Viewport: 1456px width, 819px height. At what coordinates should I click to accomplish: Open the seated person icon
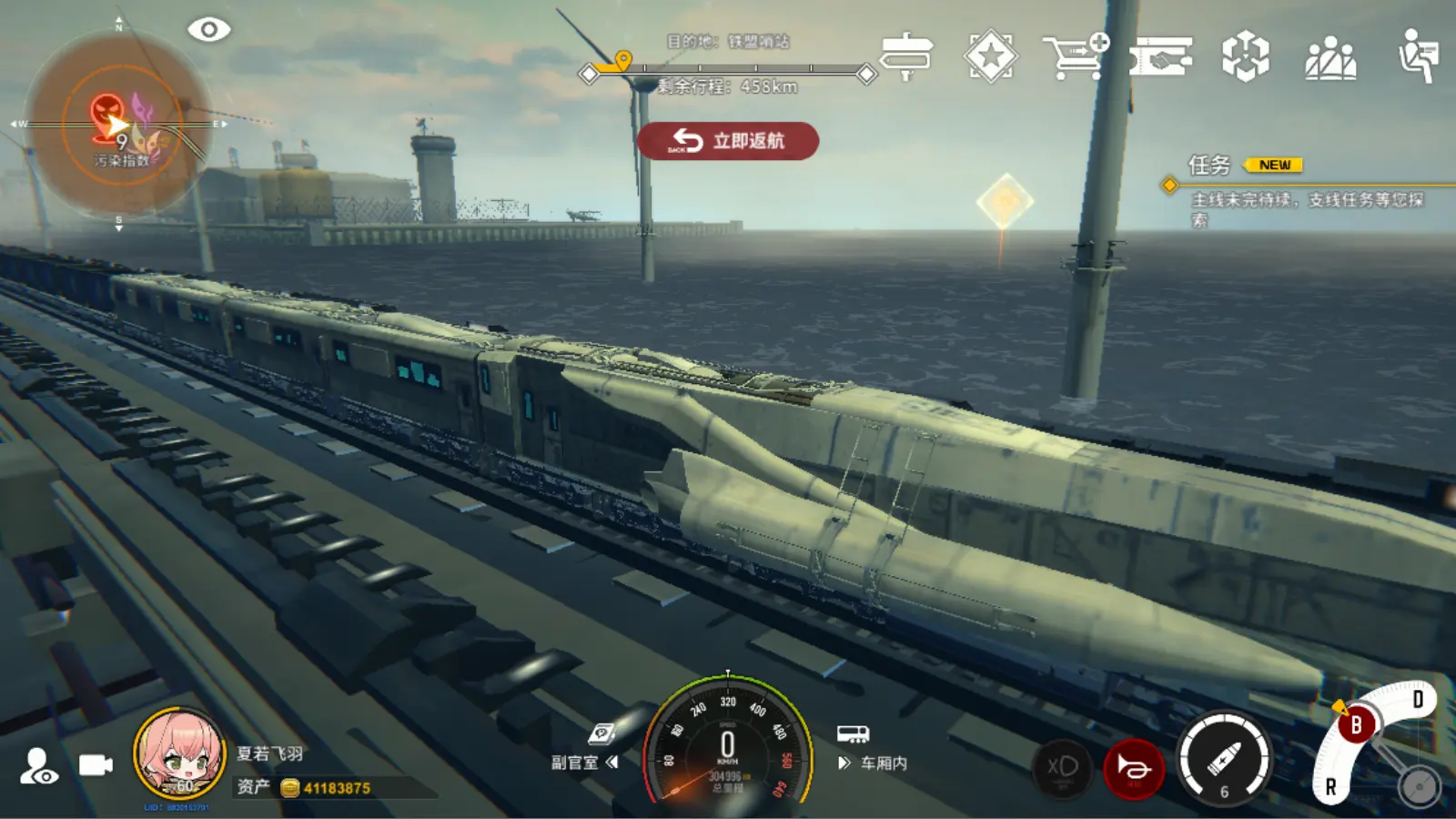[x=1417, y=56]
